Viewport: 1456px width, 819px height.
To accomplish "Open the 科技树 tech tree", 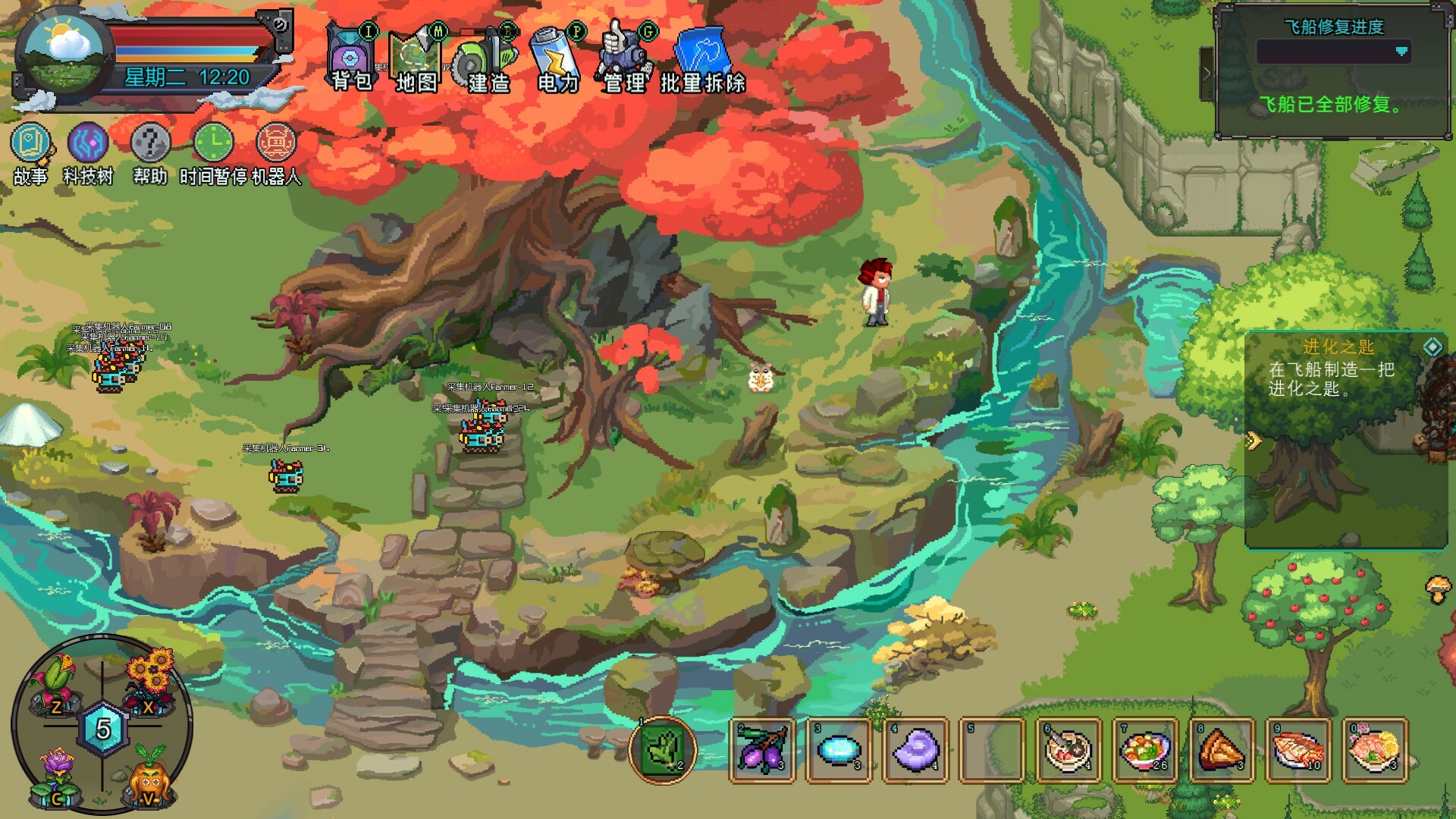I will 86,144.
